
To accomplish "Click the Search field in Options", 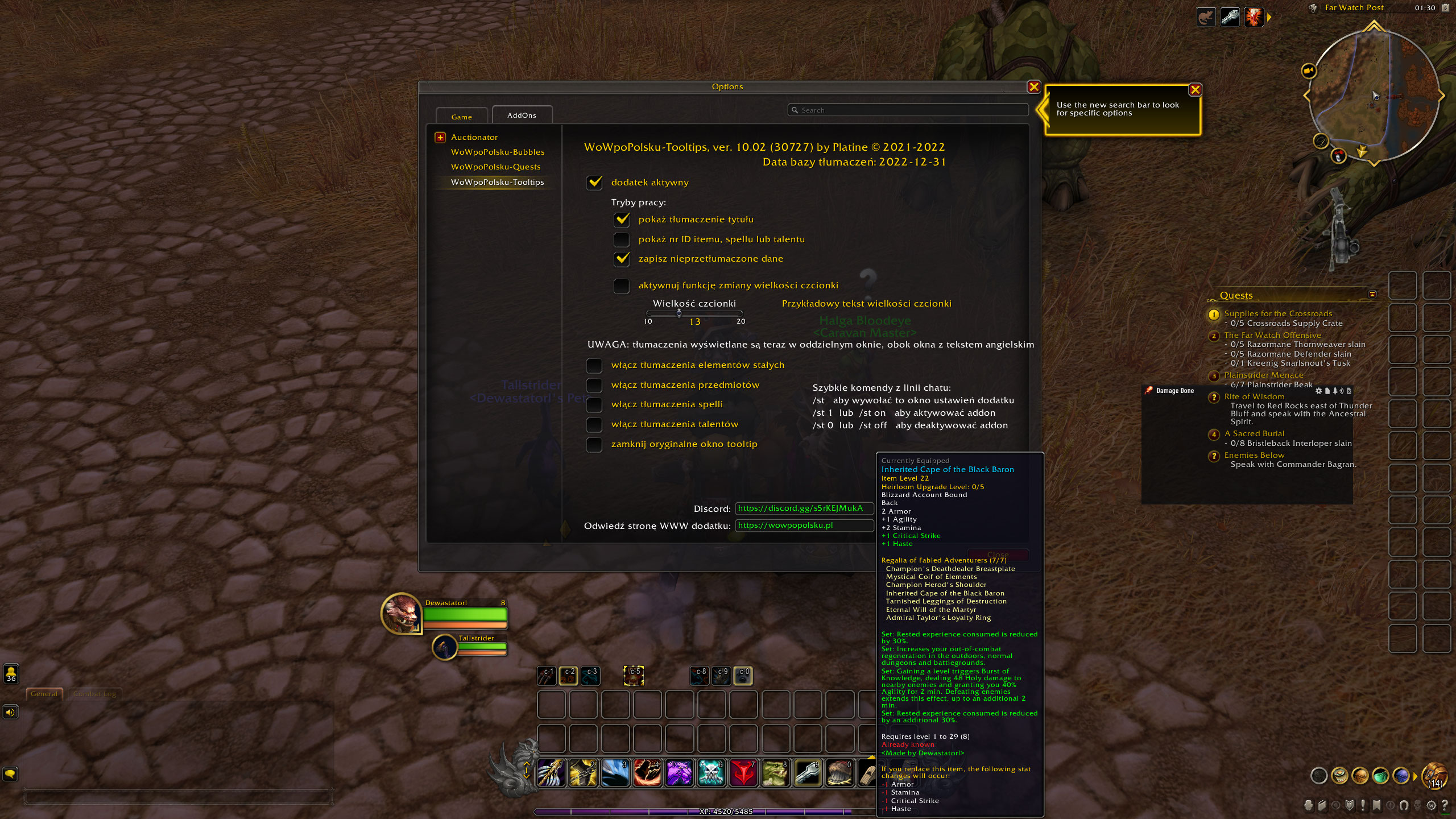I will click(908, 110).
